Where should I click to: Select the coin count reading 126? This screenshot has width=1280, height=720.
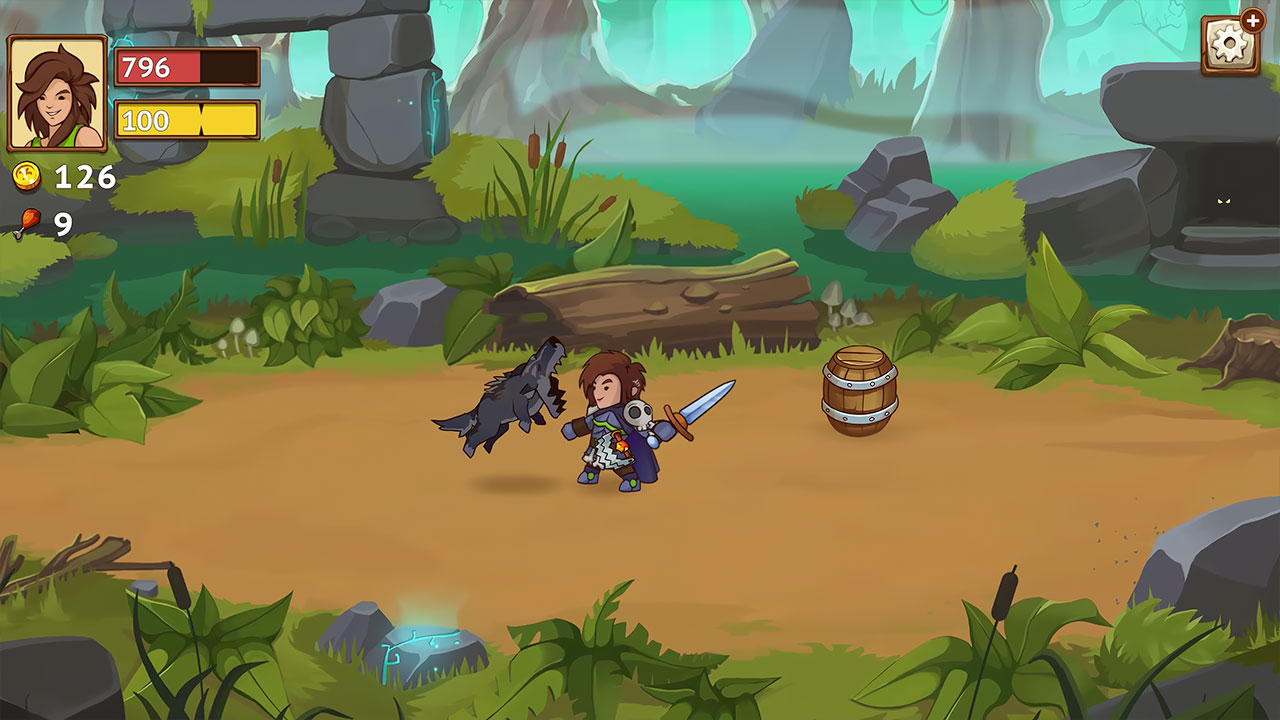84,177
